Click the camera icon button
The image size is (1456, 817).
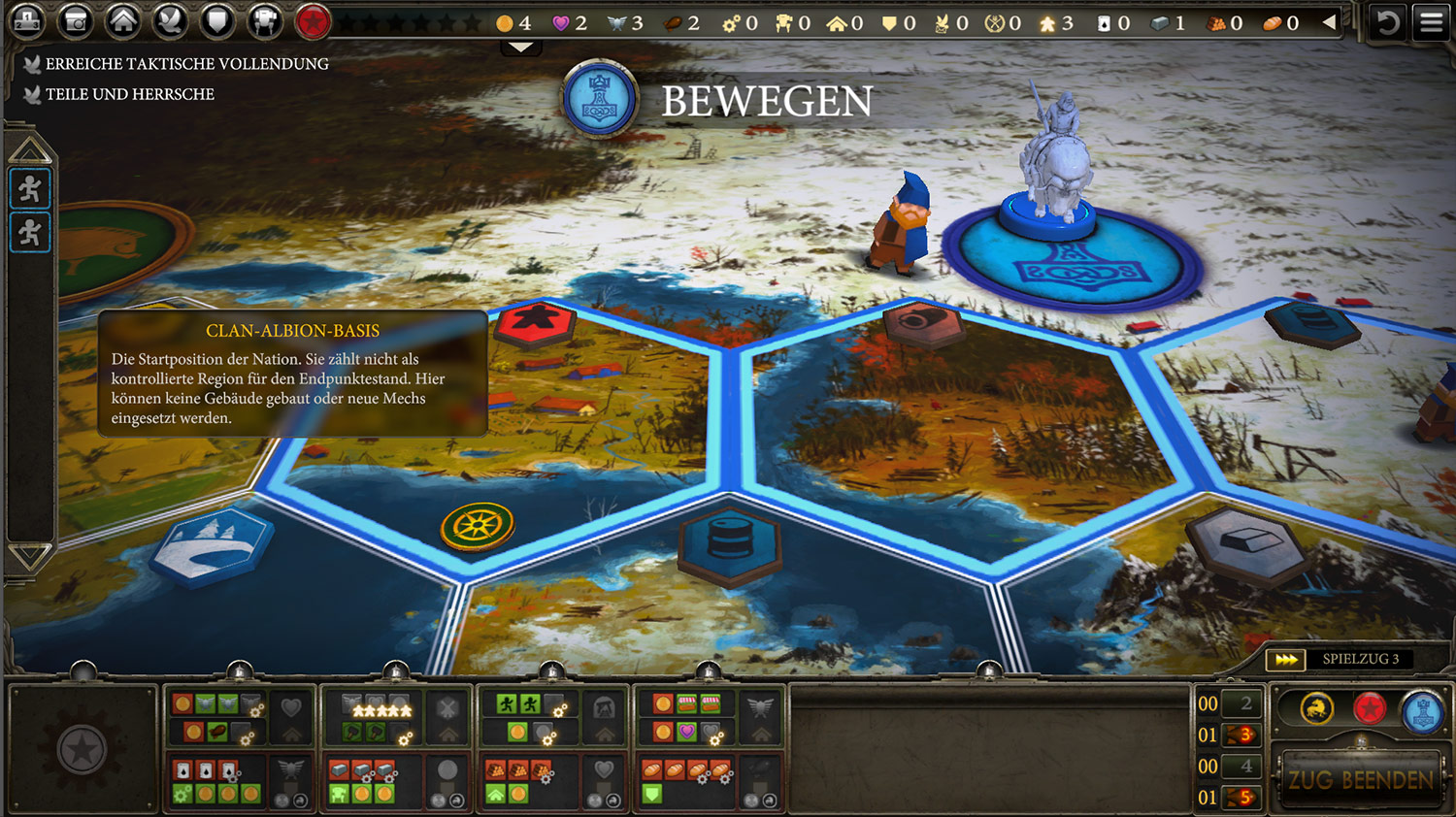pos(76,21)
